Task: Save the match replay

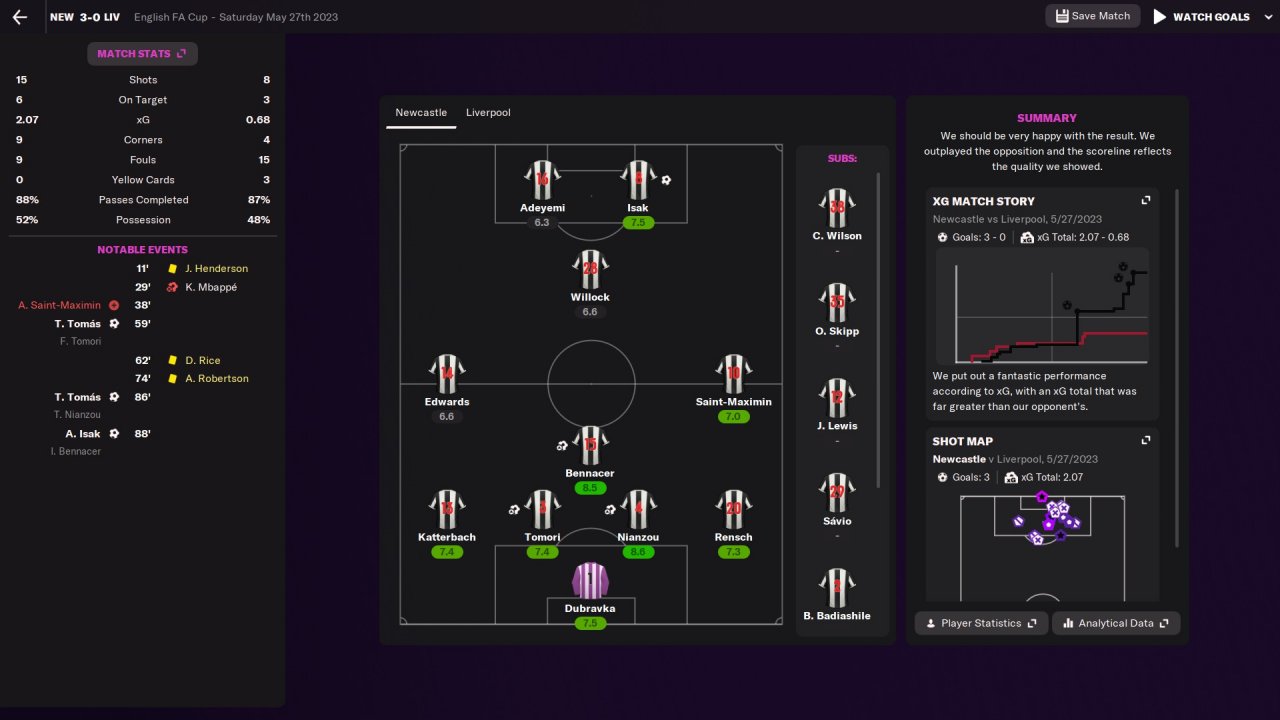Action: tap(1092, 16)
